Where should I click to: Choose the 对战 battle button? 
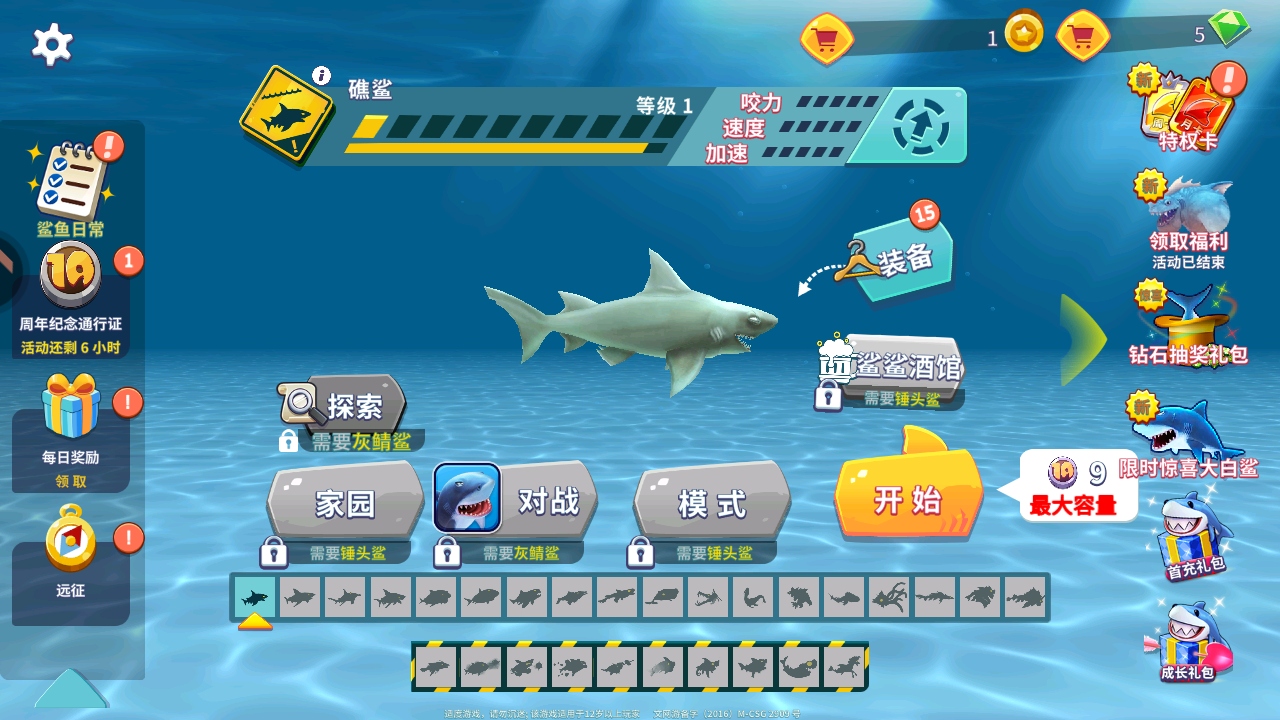[517, 499]
